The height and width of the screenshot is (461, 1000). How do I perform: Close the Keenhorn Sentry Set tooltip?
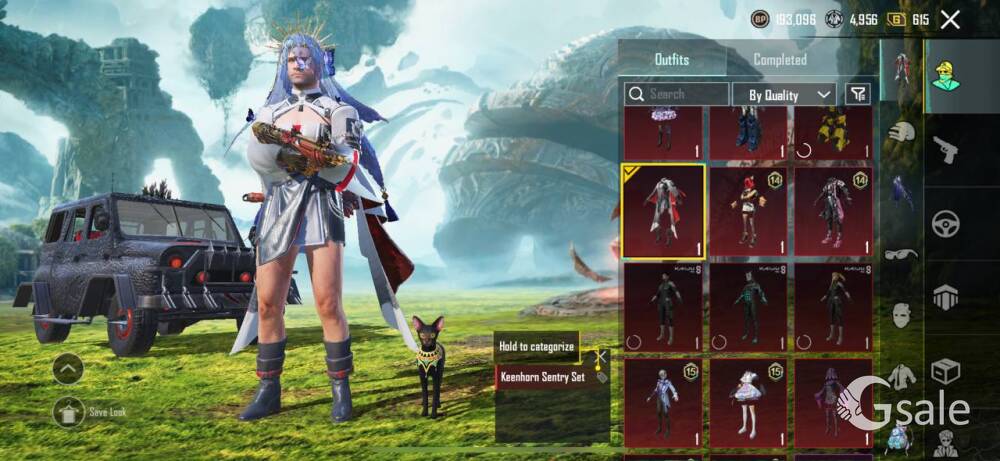pyautogui.click(x=600, y=355)
